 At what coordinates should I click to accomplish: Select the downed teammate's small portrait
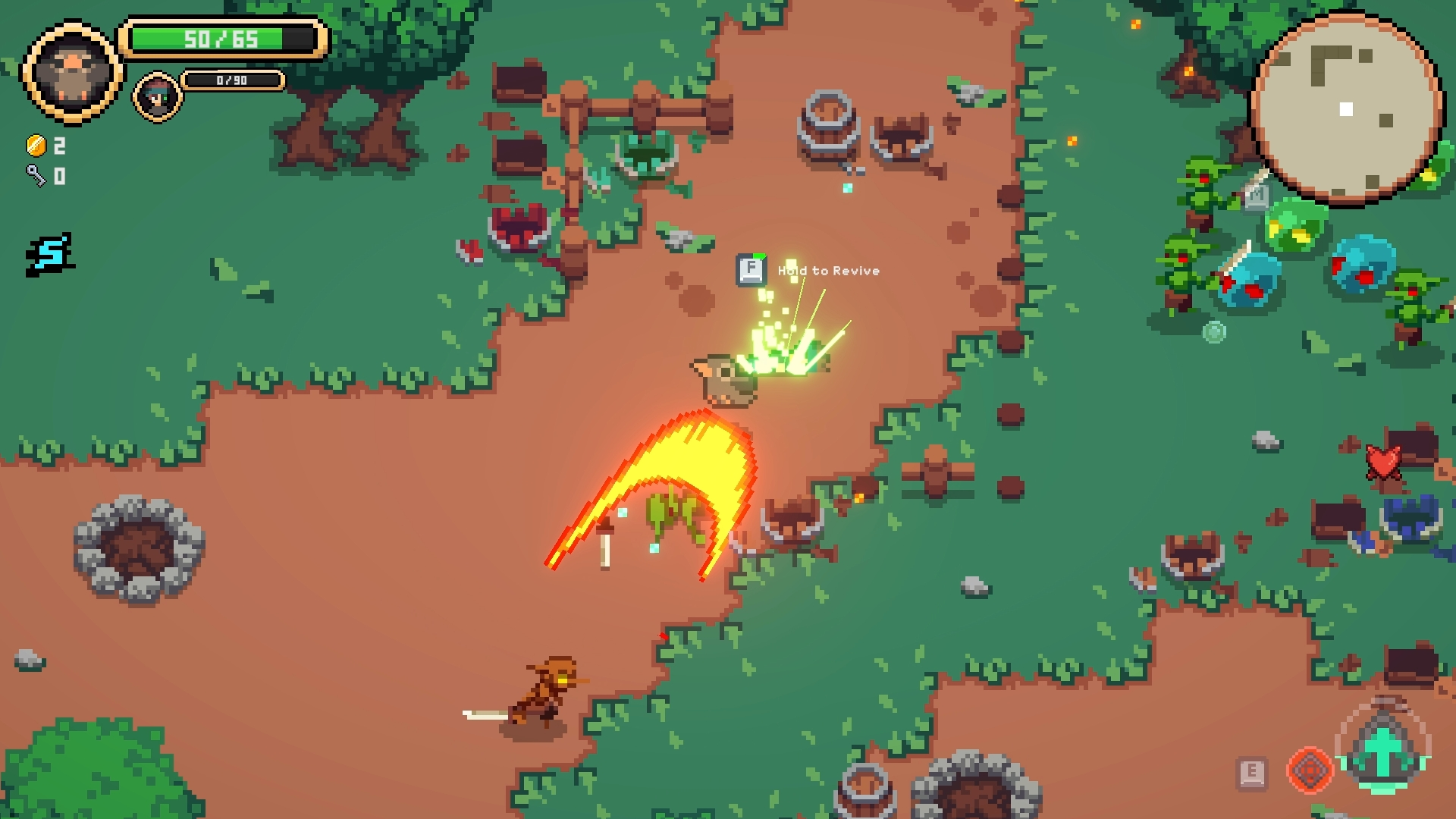click(x=158, y=97)
